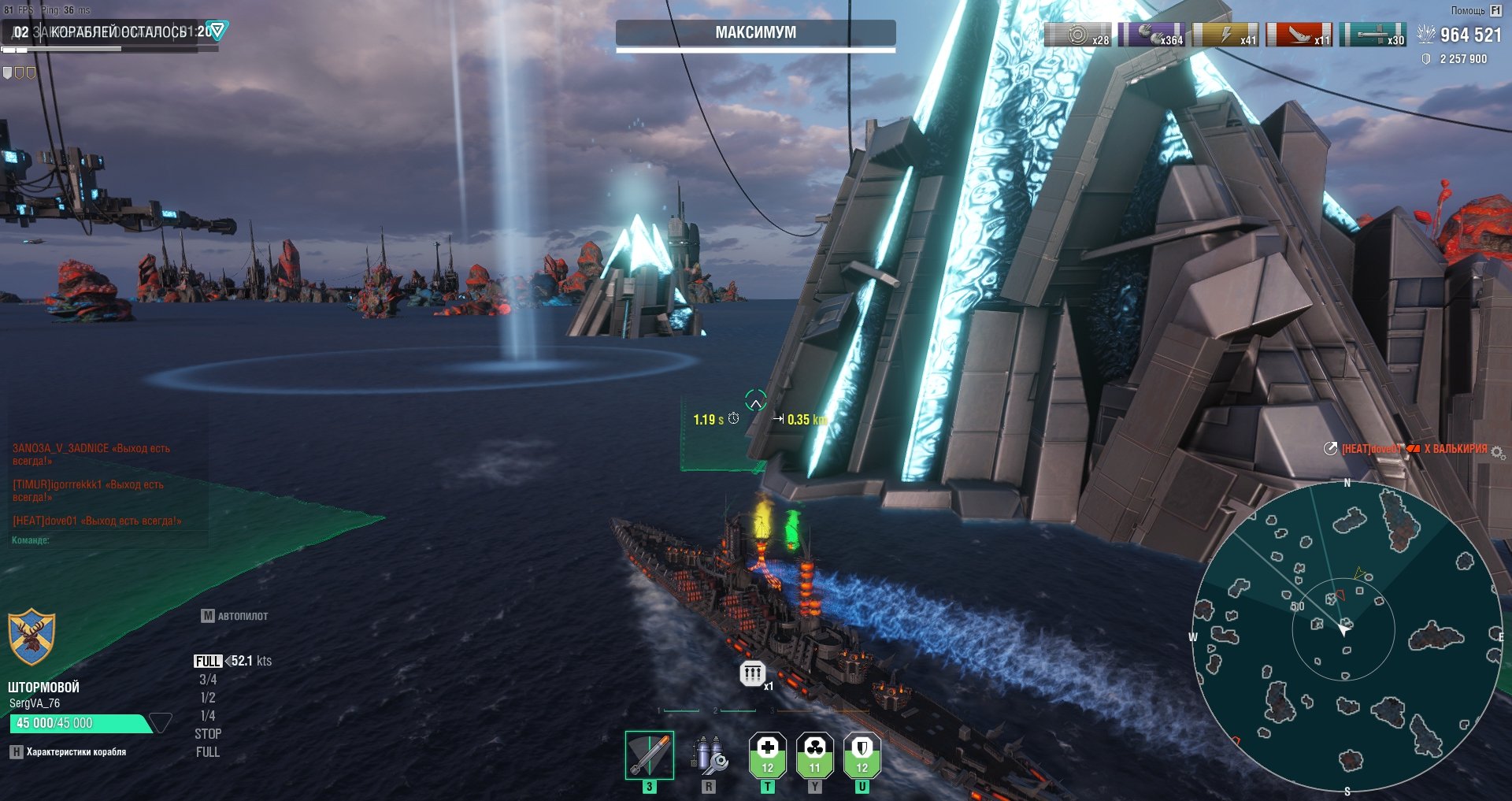
Task: Click the grey target-rings ribbon x28
Action: 1077,35
